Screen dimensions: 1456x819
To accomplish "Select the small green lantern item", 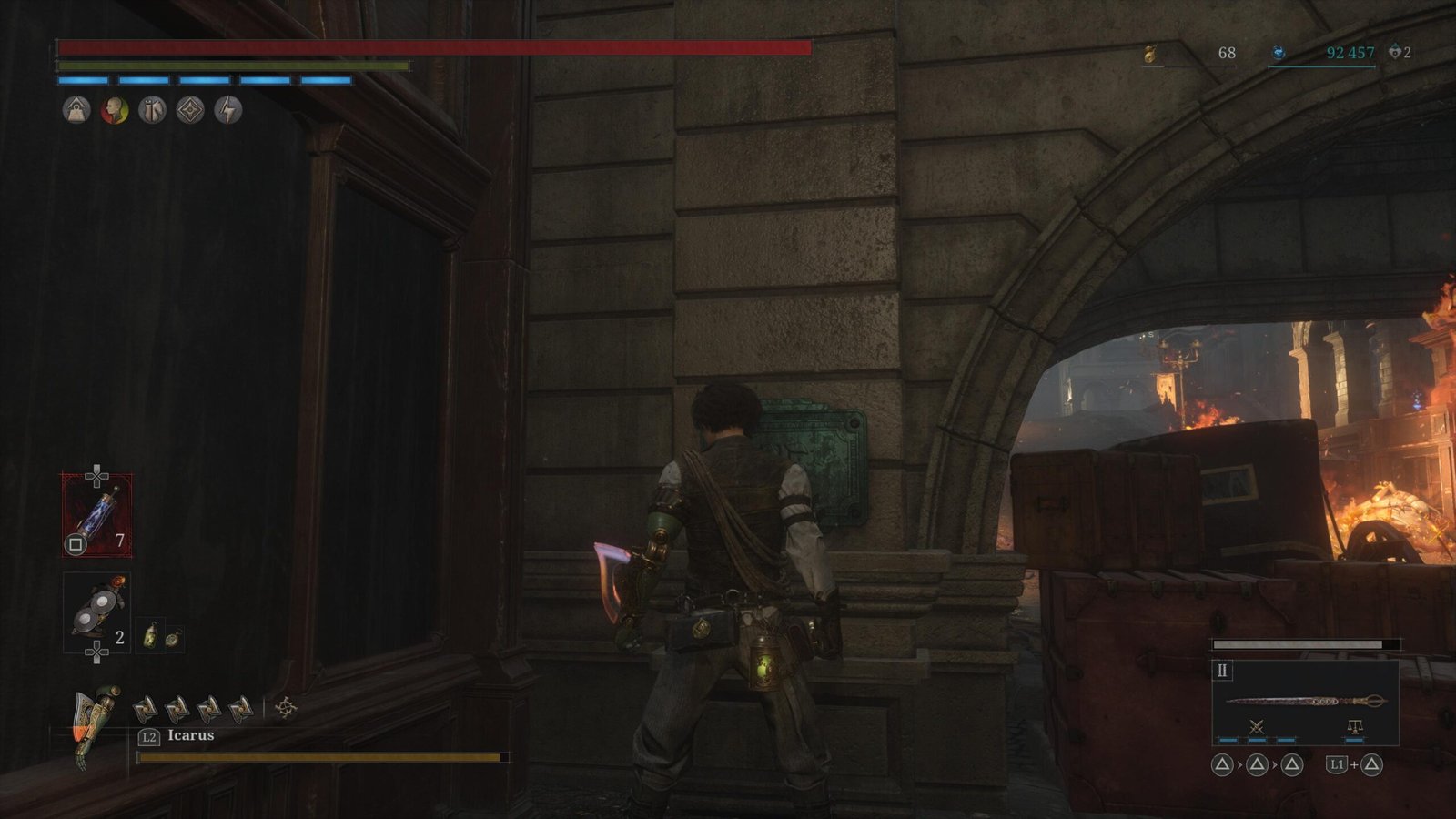I will pos(151,636).
